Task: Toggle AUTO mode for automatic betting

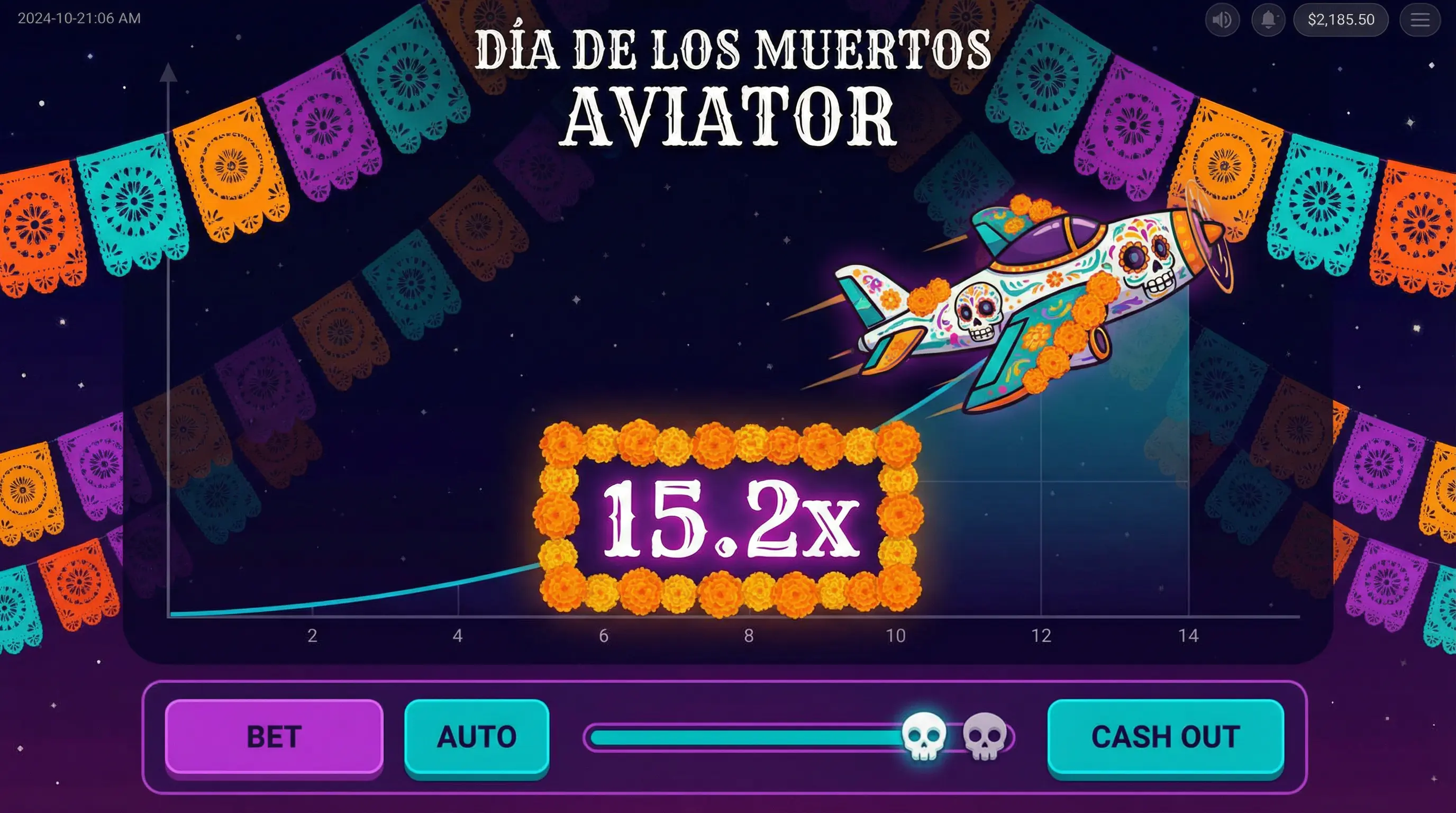Action: (478, 736)
